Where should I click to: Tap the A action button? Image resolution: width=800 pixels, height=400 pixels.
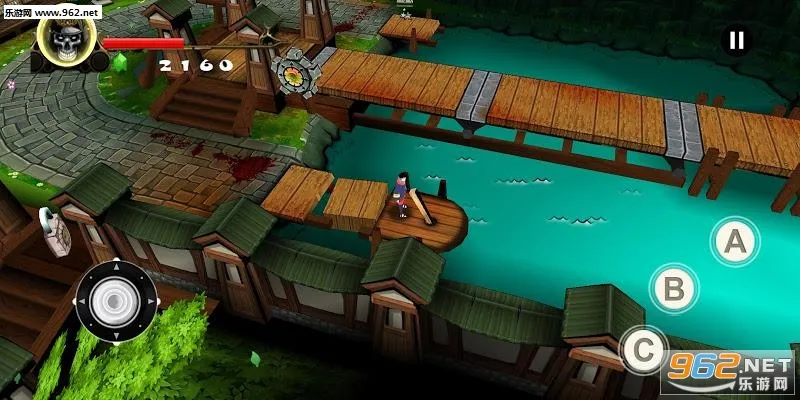pos(734,241)
